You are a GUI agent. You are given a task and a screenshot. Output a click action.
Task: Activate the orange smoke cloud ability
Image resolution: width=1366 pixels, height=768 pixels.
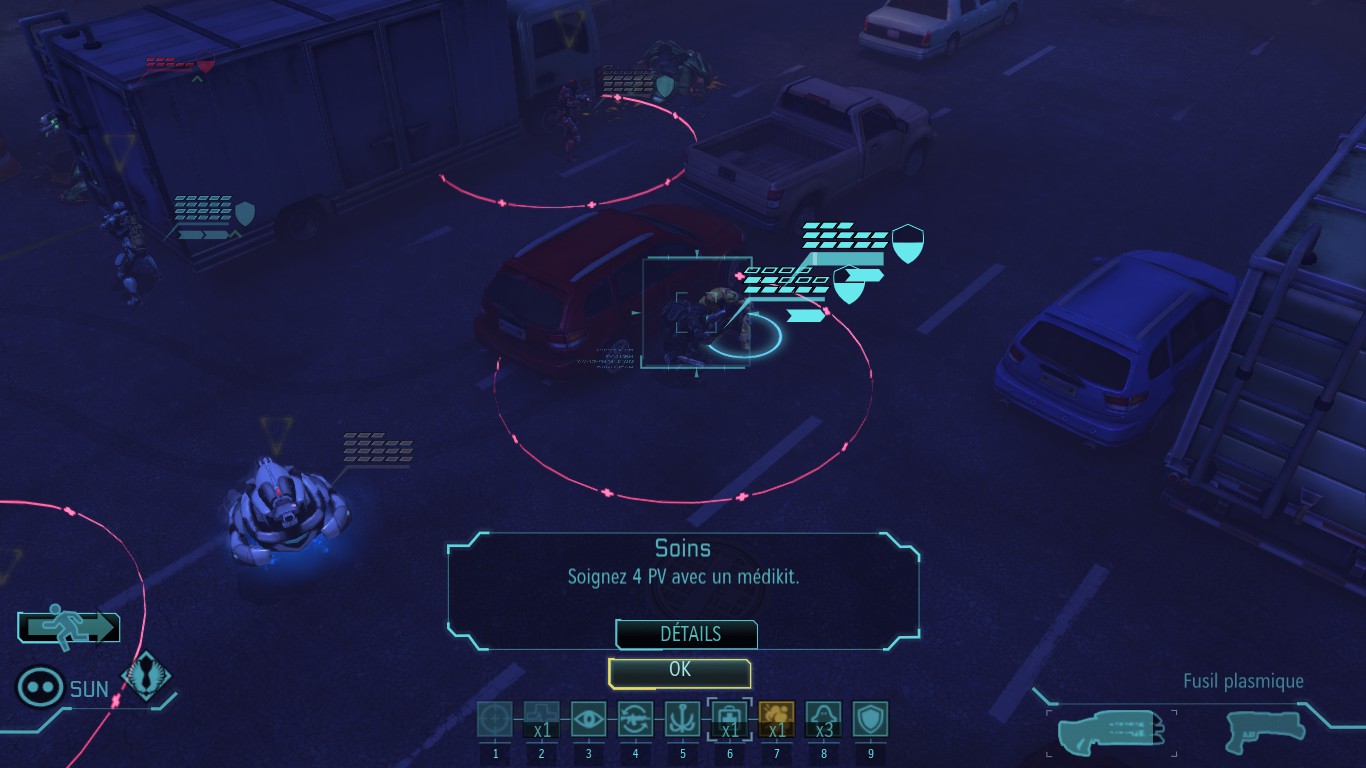[x=777, y=720]
